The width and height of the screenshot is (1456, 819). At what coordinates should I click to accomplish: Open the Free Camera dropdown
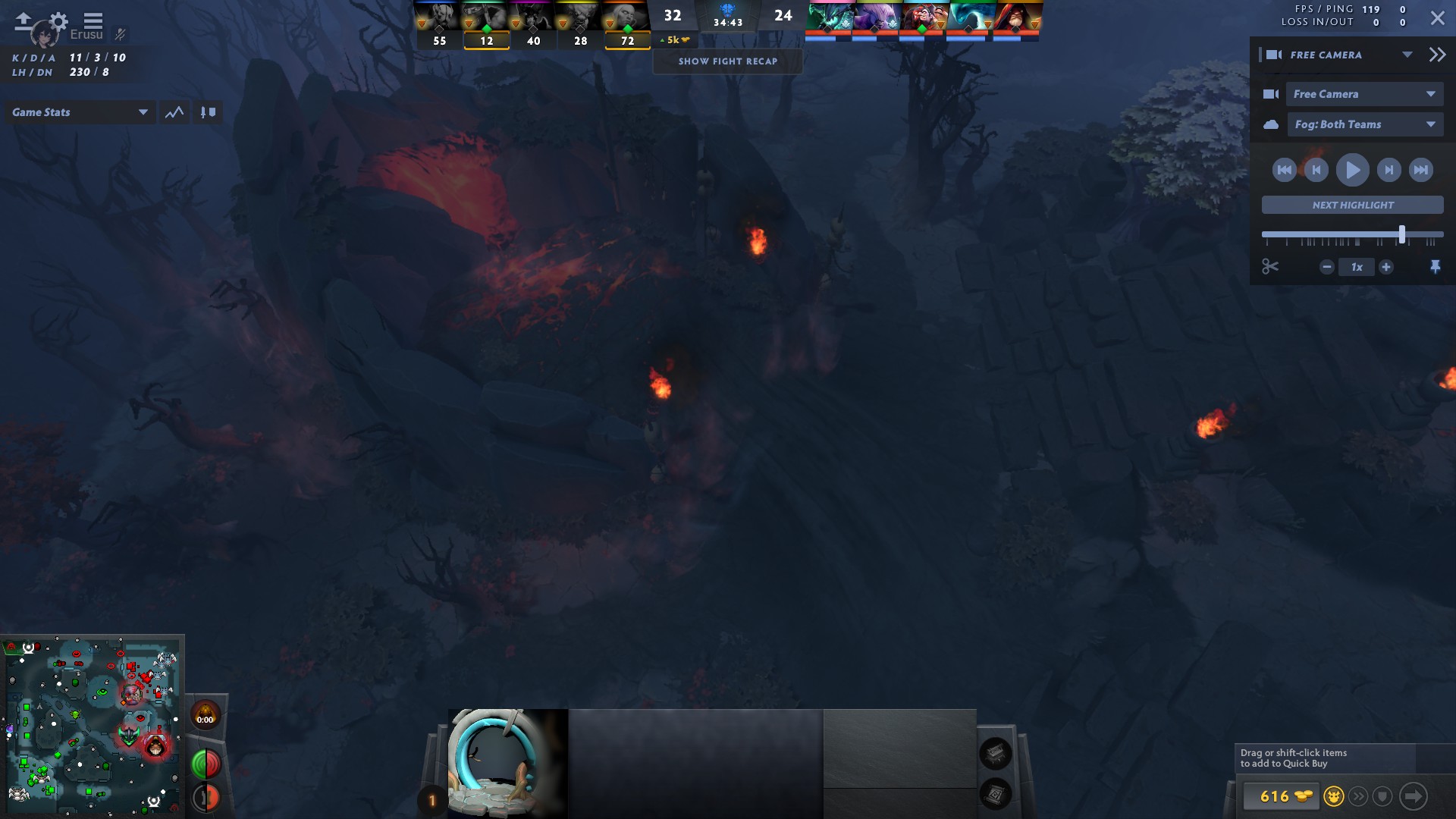point(1363,93)
